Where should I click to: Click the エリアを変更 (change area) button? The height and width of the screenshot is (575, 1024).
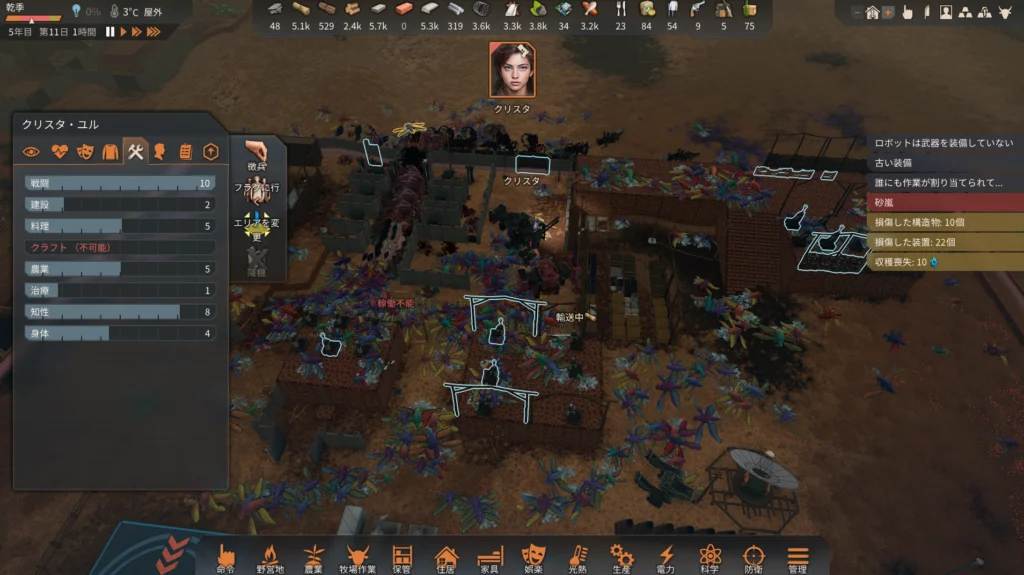pyautogui.click(x=256, y=224)
